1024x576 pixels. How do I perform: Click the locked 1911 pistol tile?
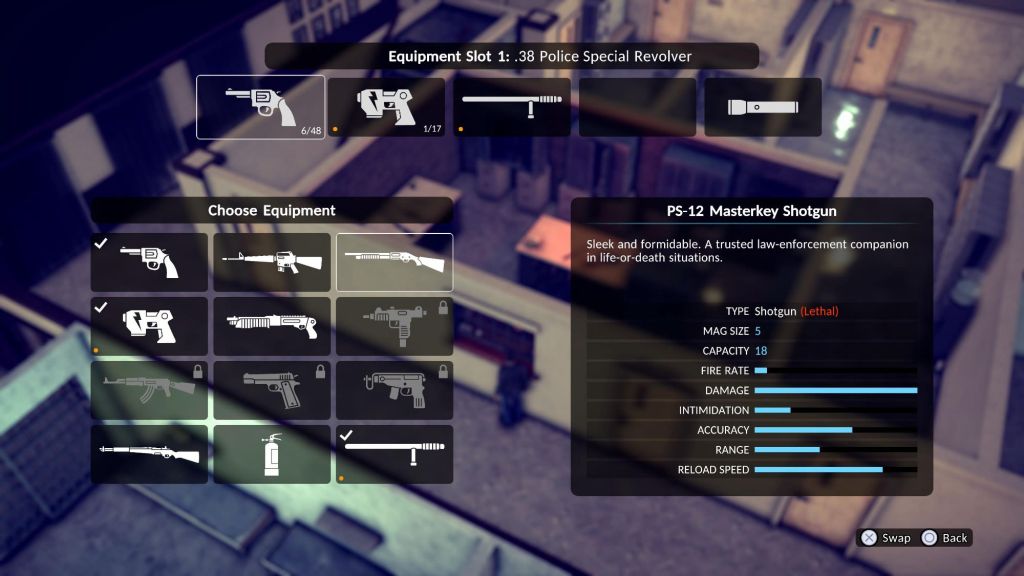[x=272, y=390]
